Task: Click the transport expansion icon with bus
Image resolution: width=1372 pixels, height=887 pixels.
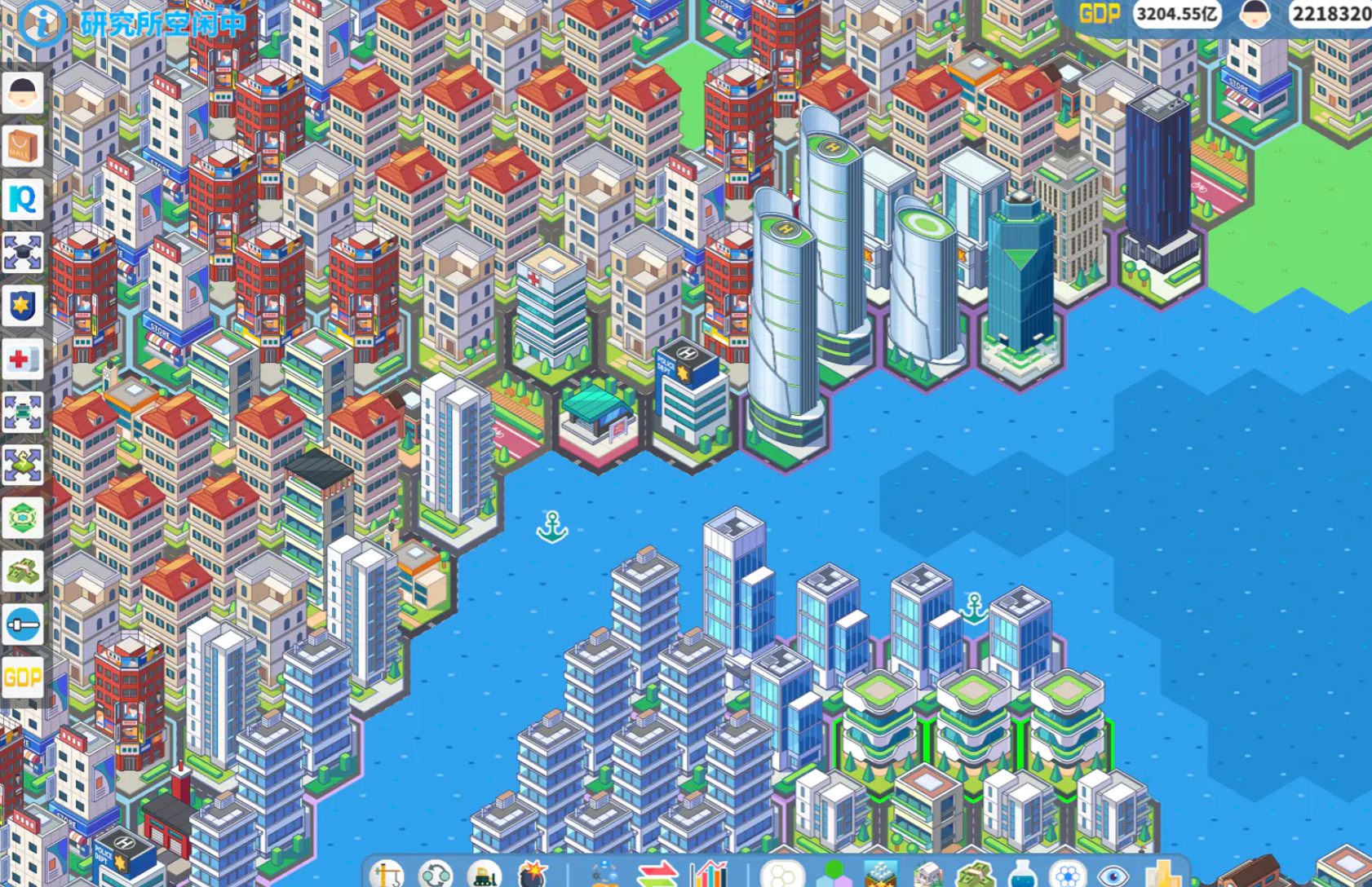Action: (x=22, y=410)
